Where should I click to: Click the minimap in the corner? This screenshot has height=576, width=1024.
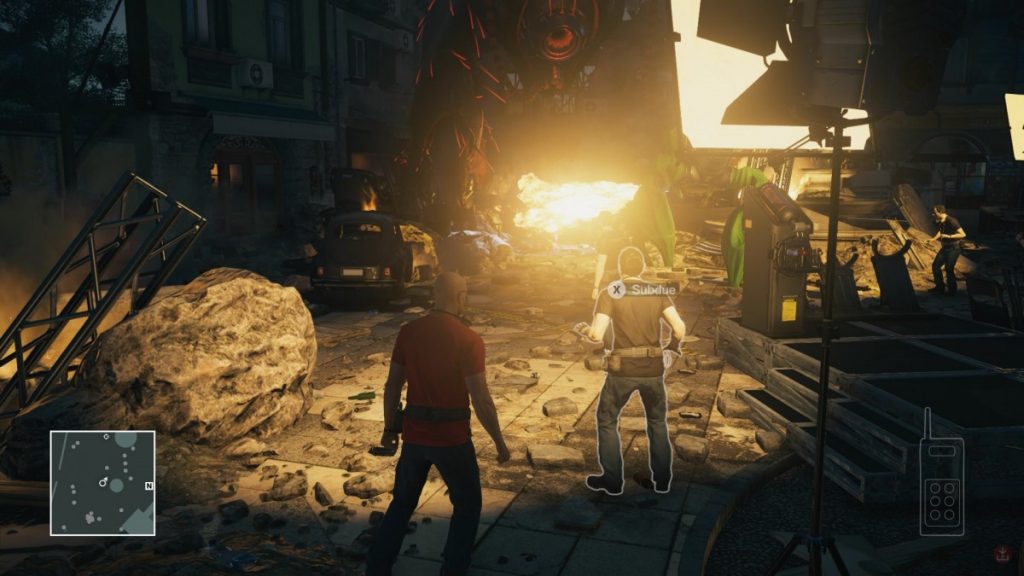pyautogui.click(x=103, y=483)
